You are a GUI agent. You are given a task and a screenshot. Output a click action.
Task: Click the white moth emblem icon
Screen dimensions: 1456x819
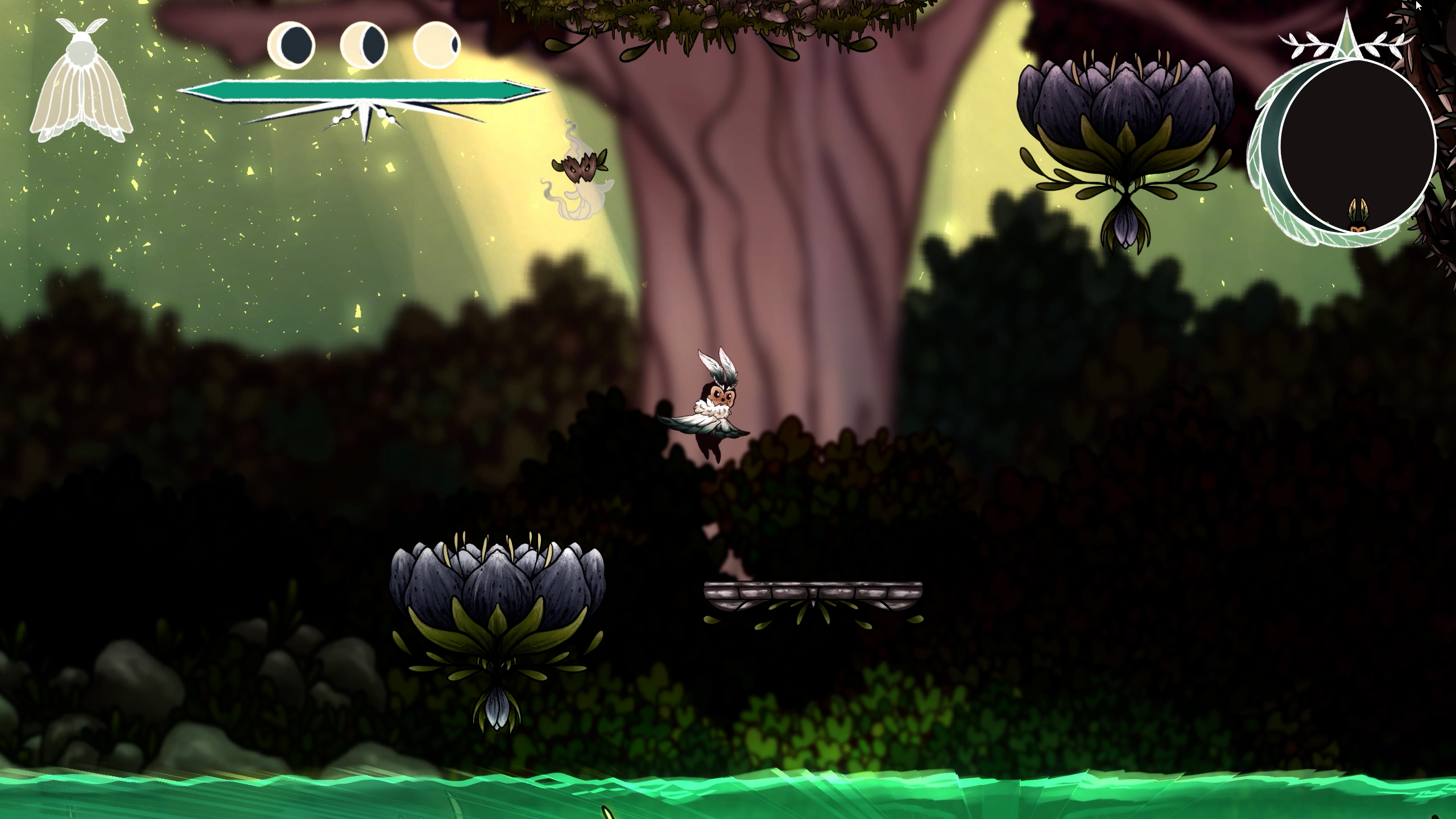pyautogui.click(x=81, y=81)
